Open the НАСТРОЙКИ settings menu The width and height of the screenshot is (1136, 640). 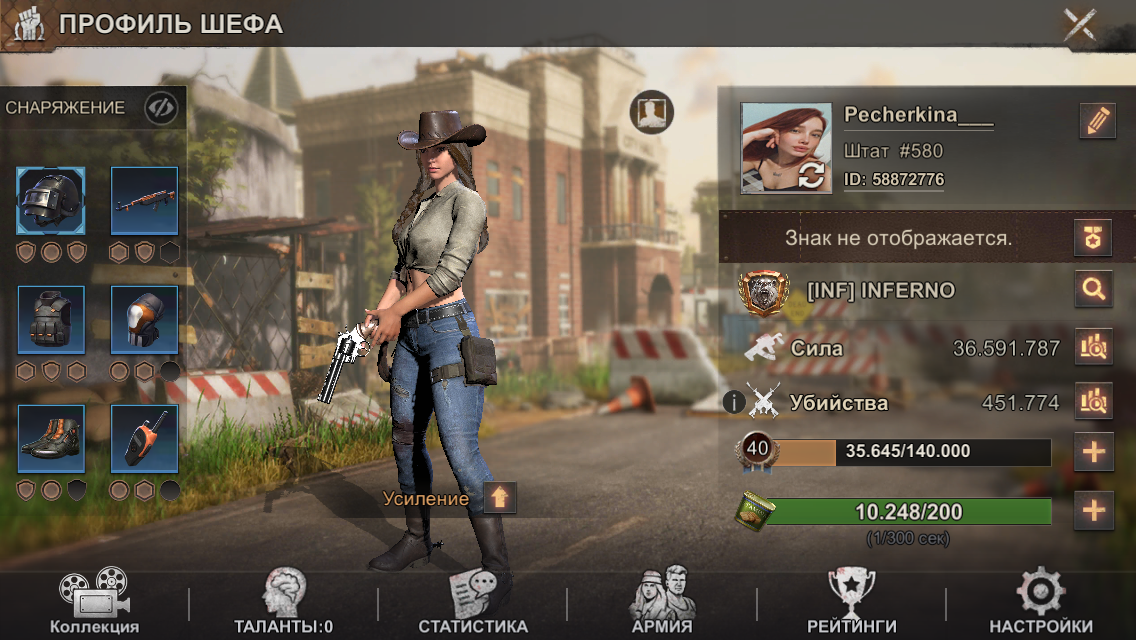[x=1041, y=604]
